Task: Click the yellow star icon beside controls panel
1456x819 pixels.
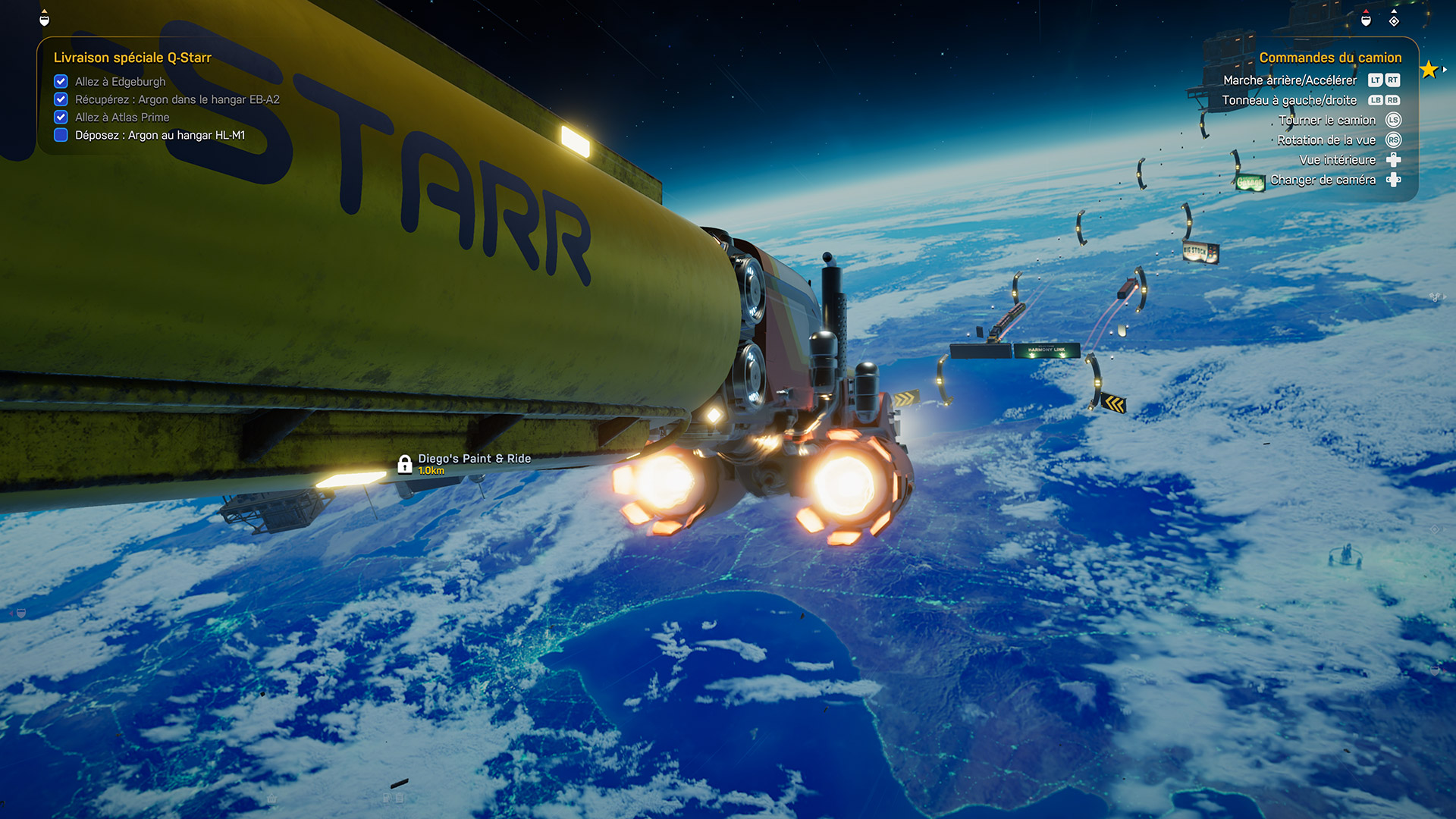Action: click(1429, 70)
